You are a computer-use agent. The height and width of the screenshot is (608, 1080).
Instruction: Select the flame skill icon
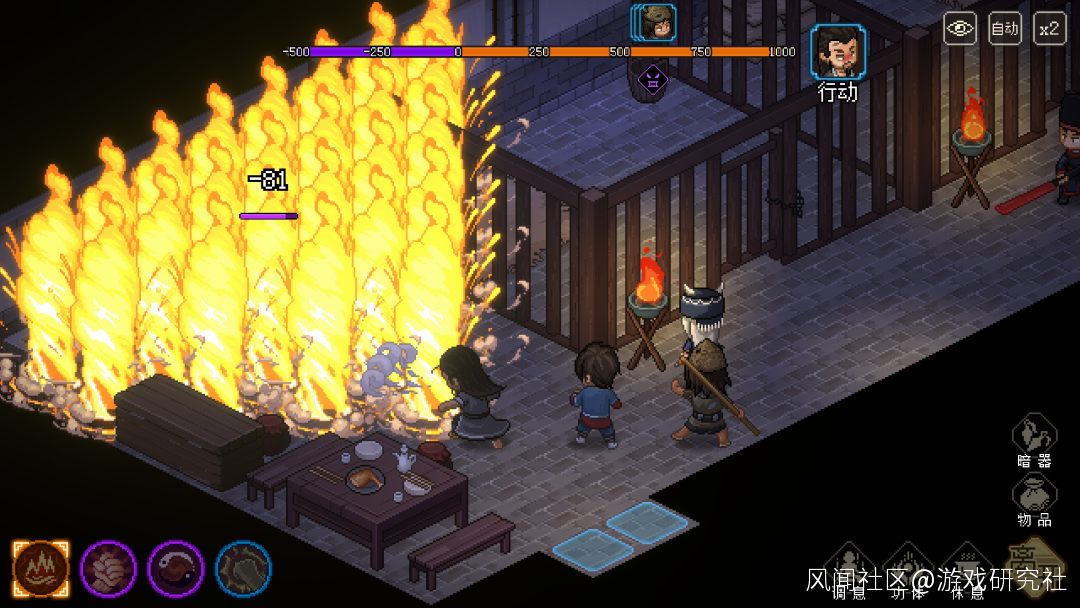(41, 568)
